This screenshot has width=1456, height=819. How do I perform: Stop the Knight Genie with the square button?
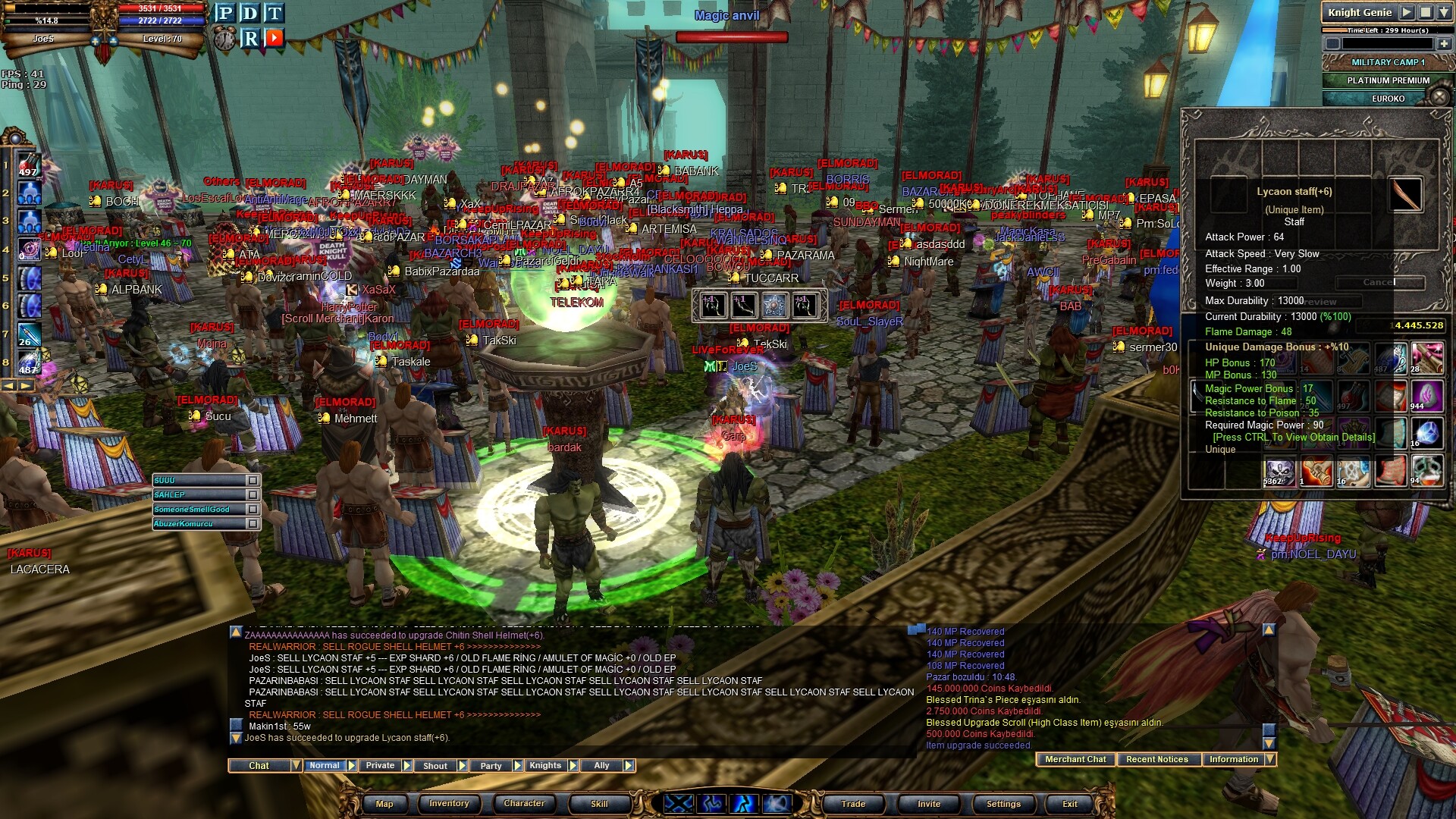pyautogui.click(x=1425, y=12)
